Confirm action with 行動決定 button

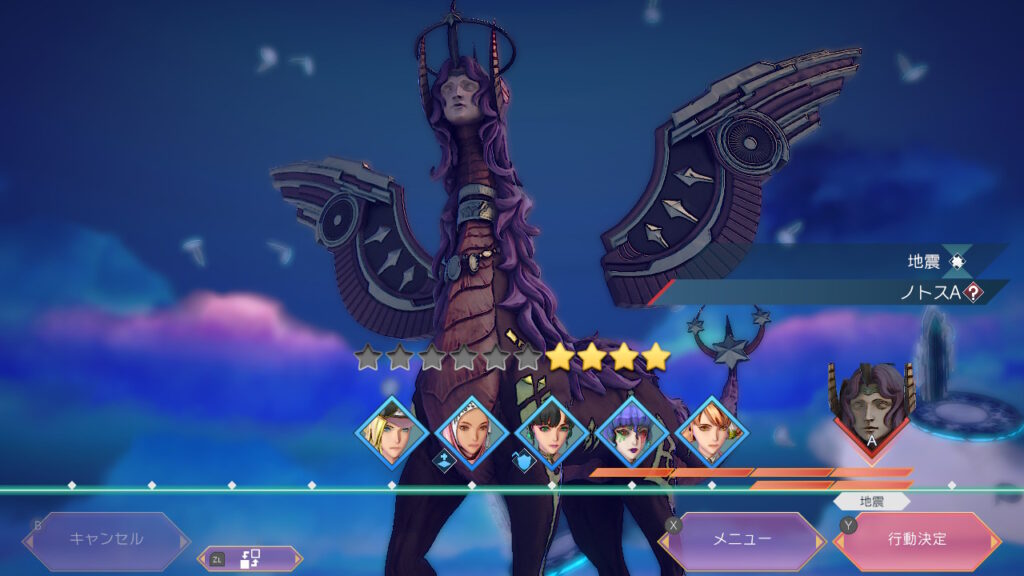click(x=917, y=540)
